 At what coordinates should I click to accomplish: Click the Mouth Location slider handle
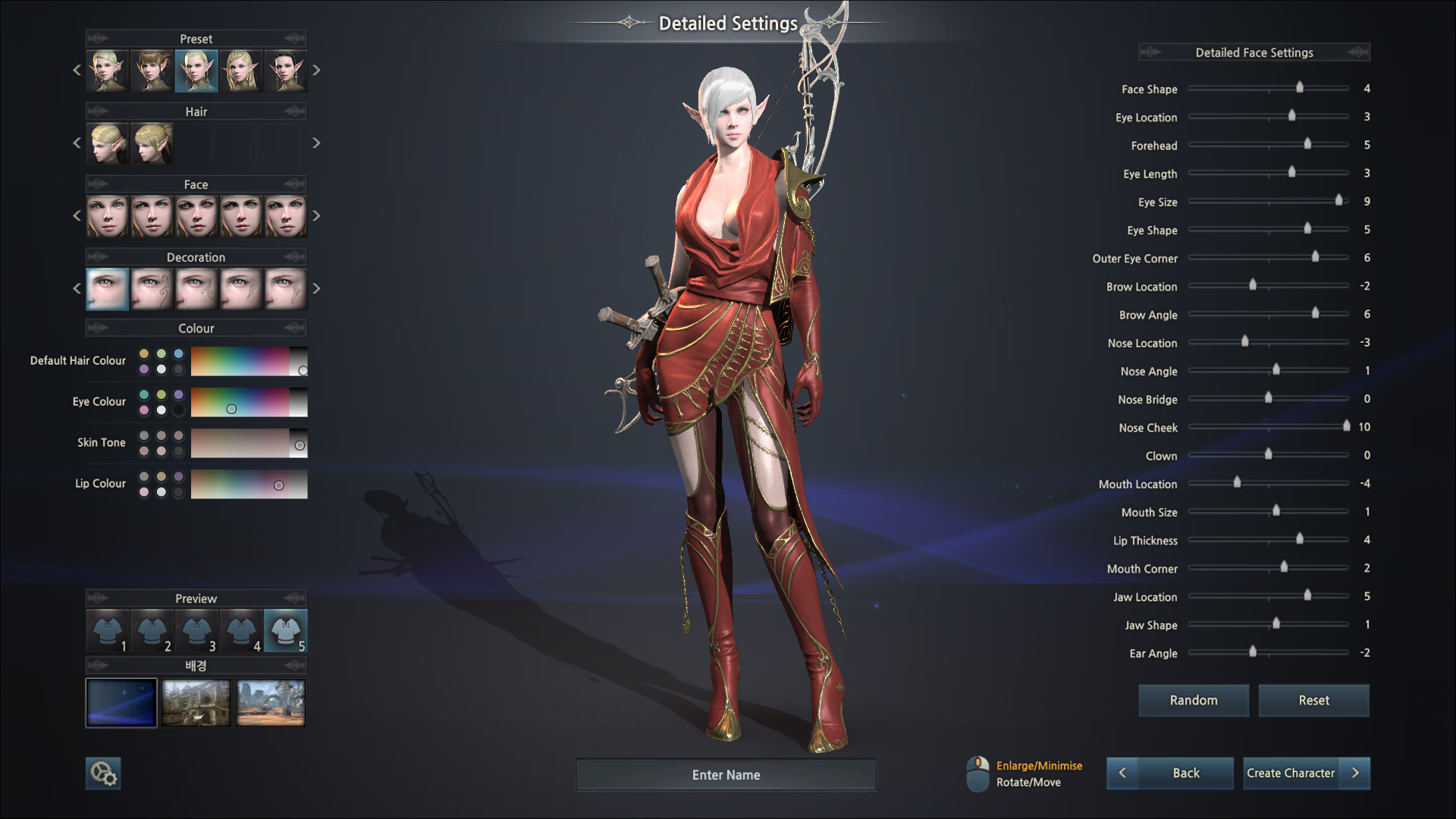(x=1237, y=482)
